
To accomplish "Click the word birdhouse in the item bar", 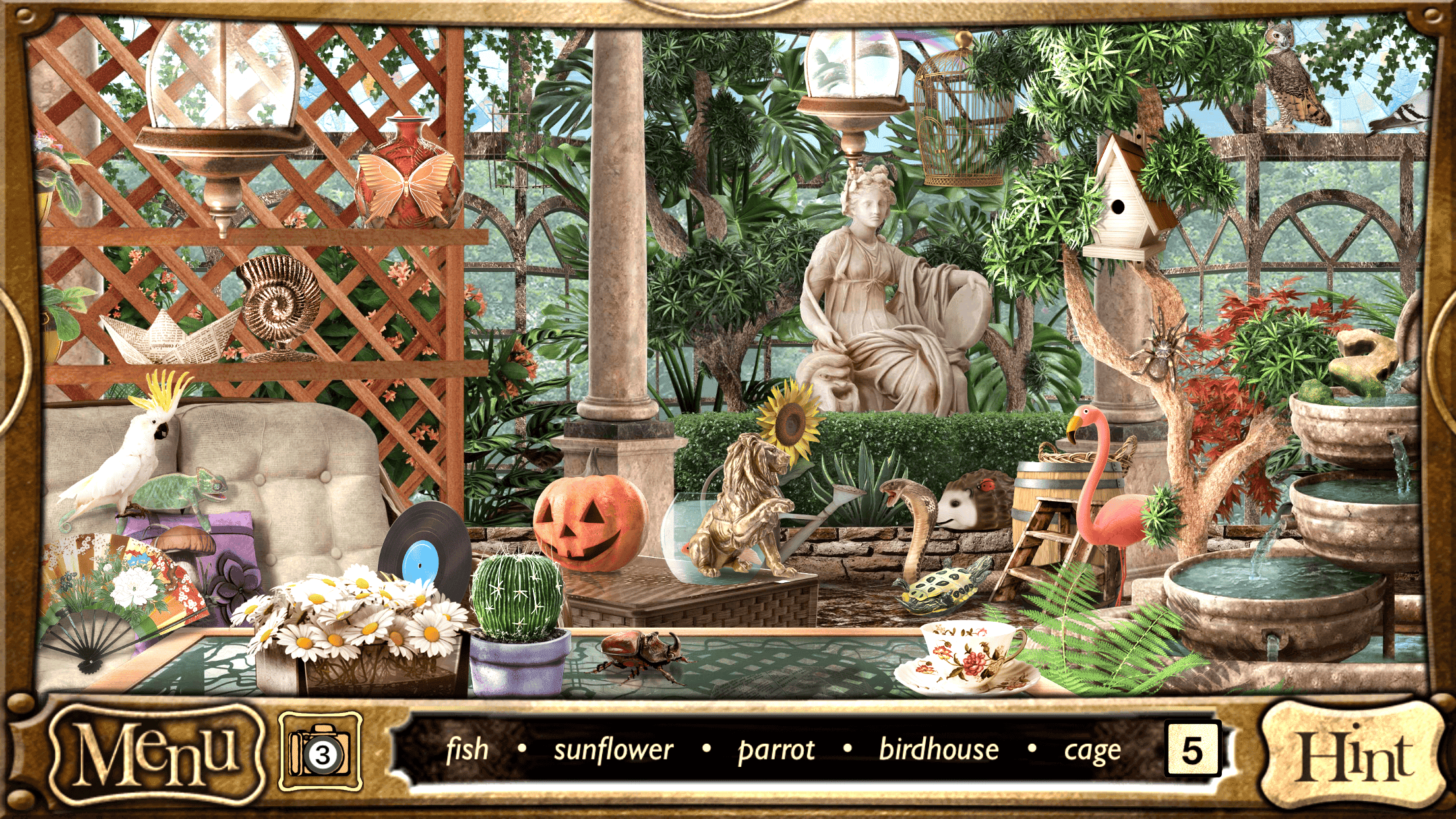I will pos(939,749).
